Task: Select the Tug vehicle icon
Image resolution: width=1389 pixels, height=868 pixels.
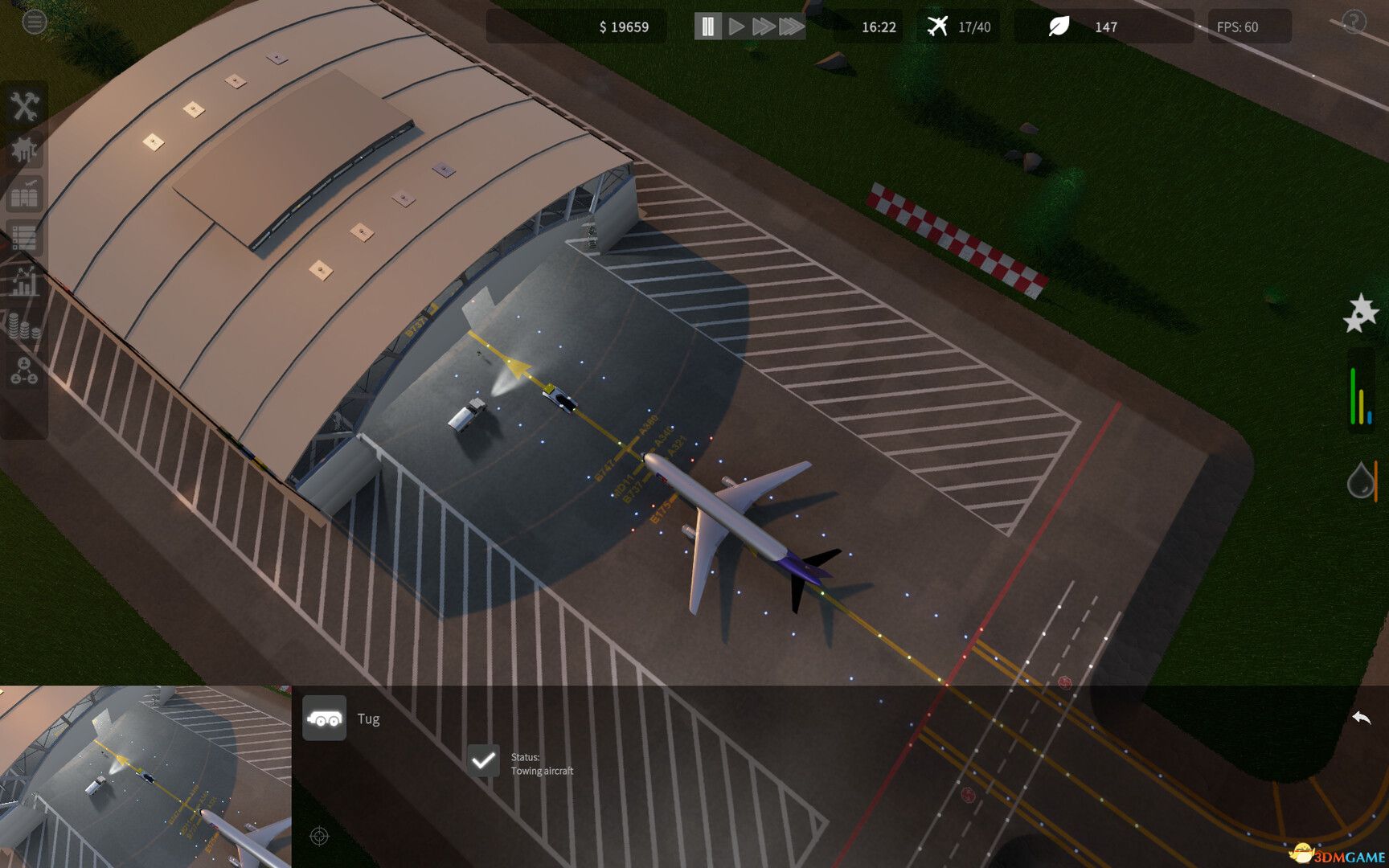Action: tap(324, 719)
